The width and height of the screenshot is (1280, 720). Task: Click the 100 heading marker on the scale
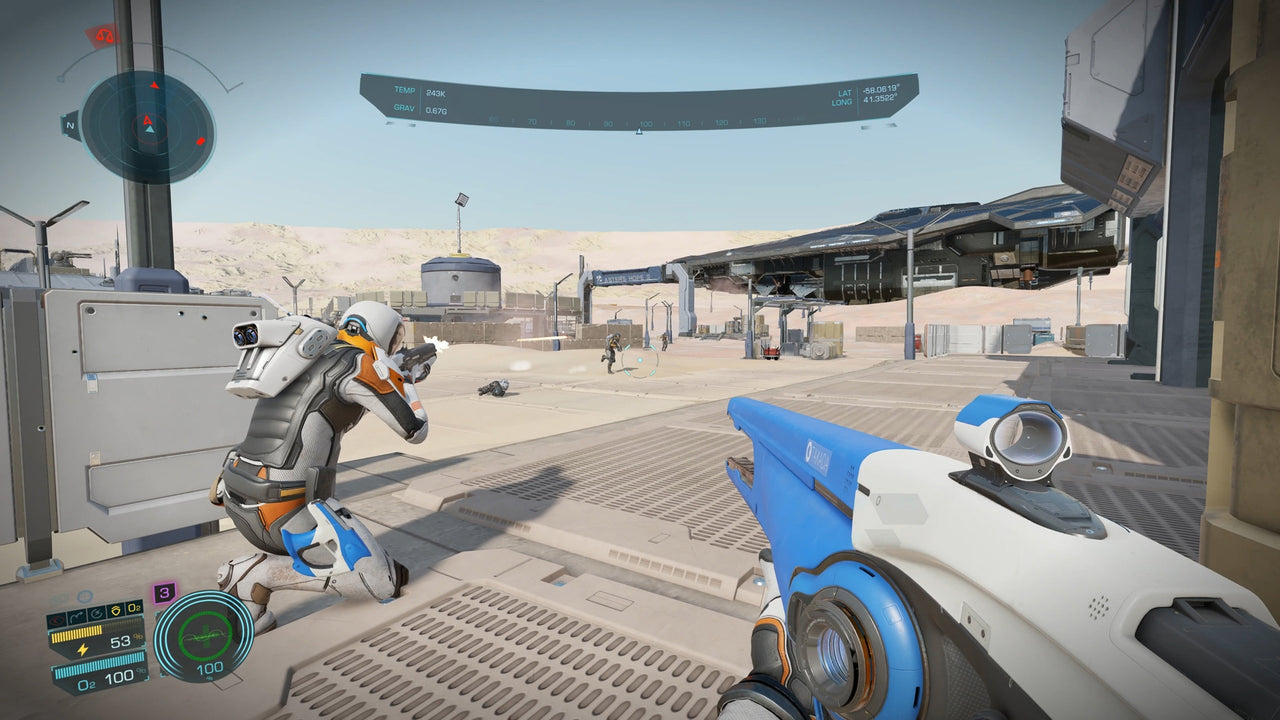(x=645, y=122)
